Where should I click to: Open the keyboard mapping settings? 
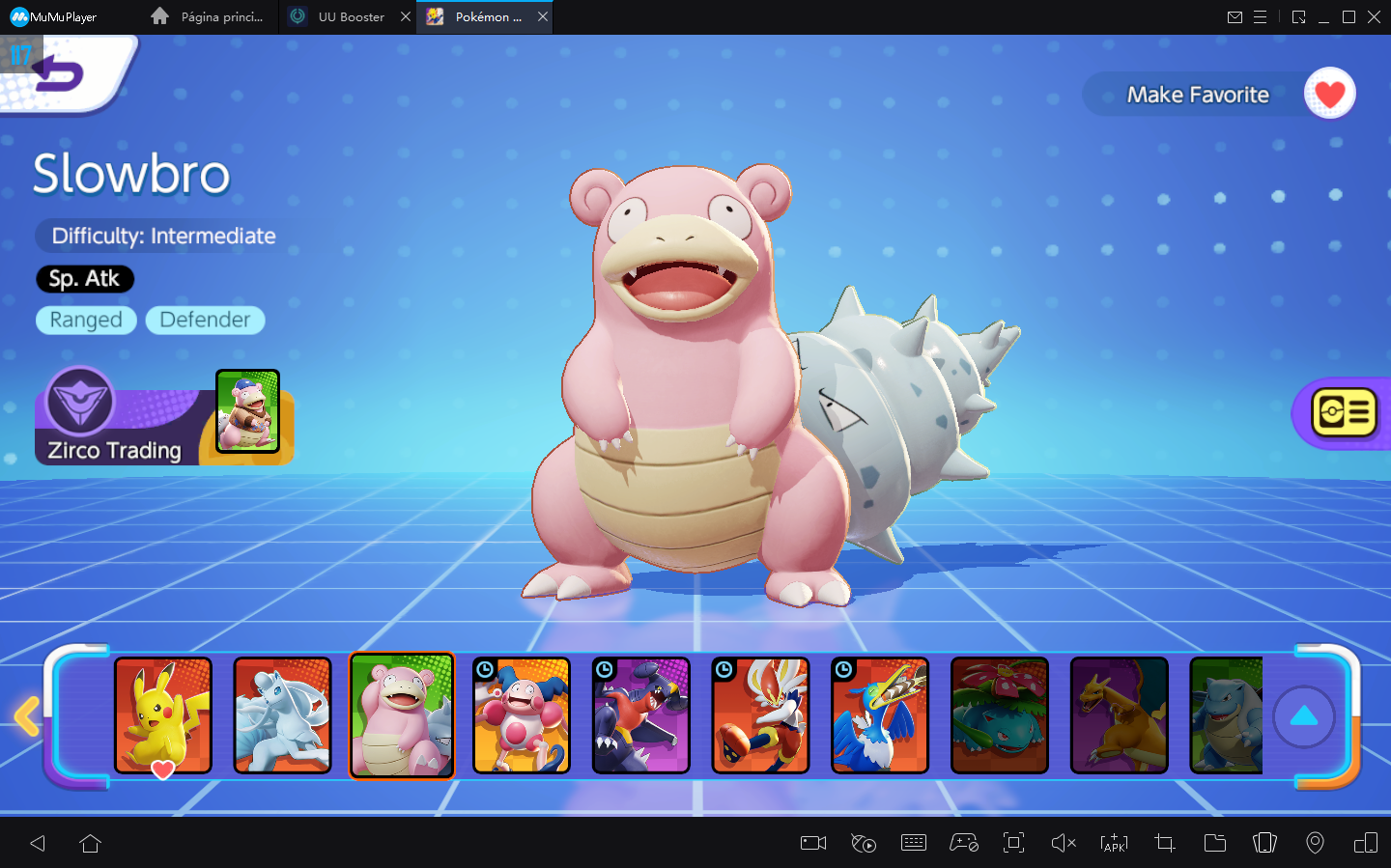click(x=914, y=843)
